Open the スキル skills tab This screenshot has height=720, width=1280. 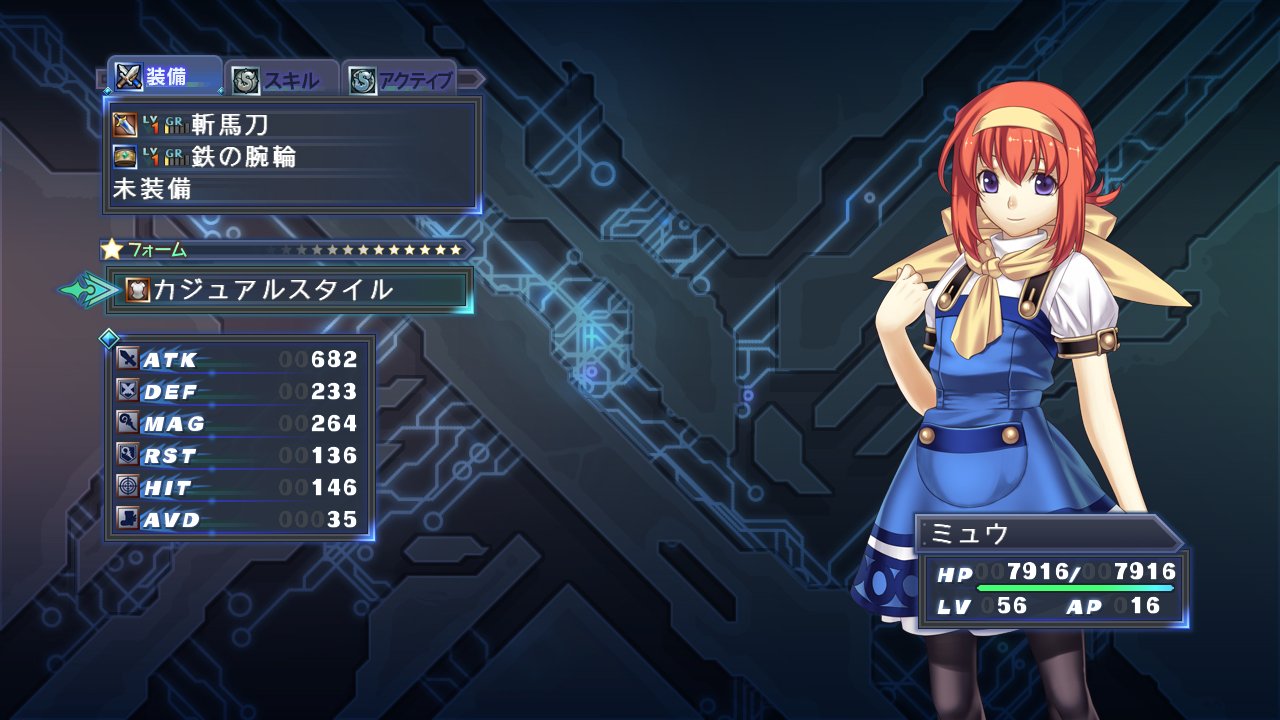282,80
